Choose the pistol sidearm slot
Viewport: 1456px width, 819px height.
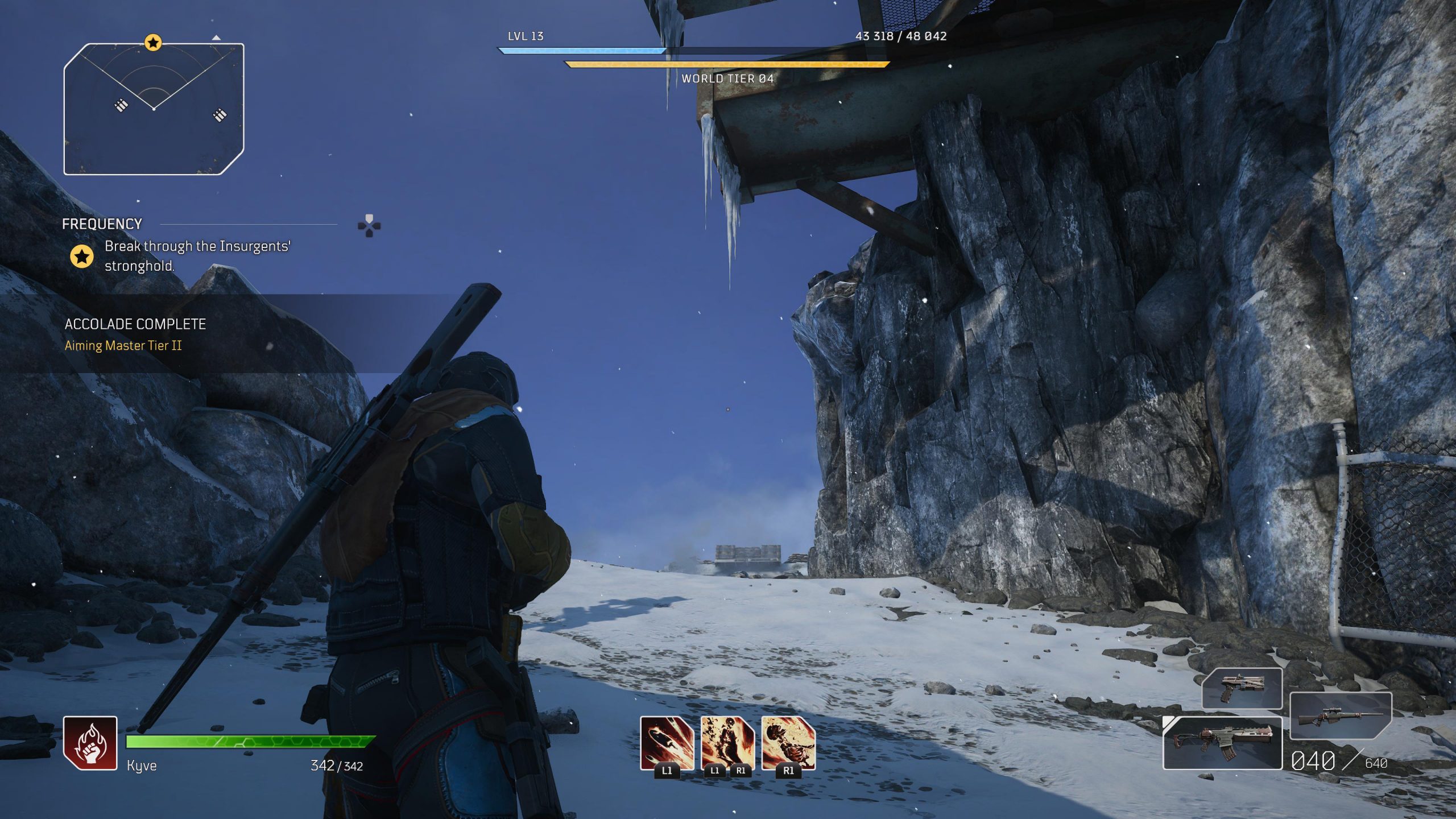pos(1242,688)
